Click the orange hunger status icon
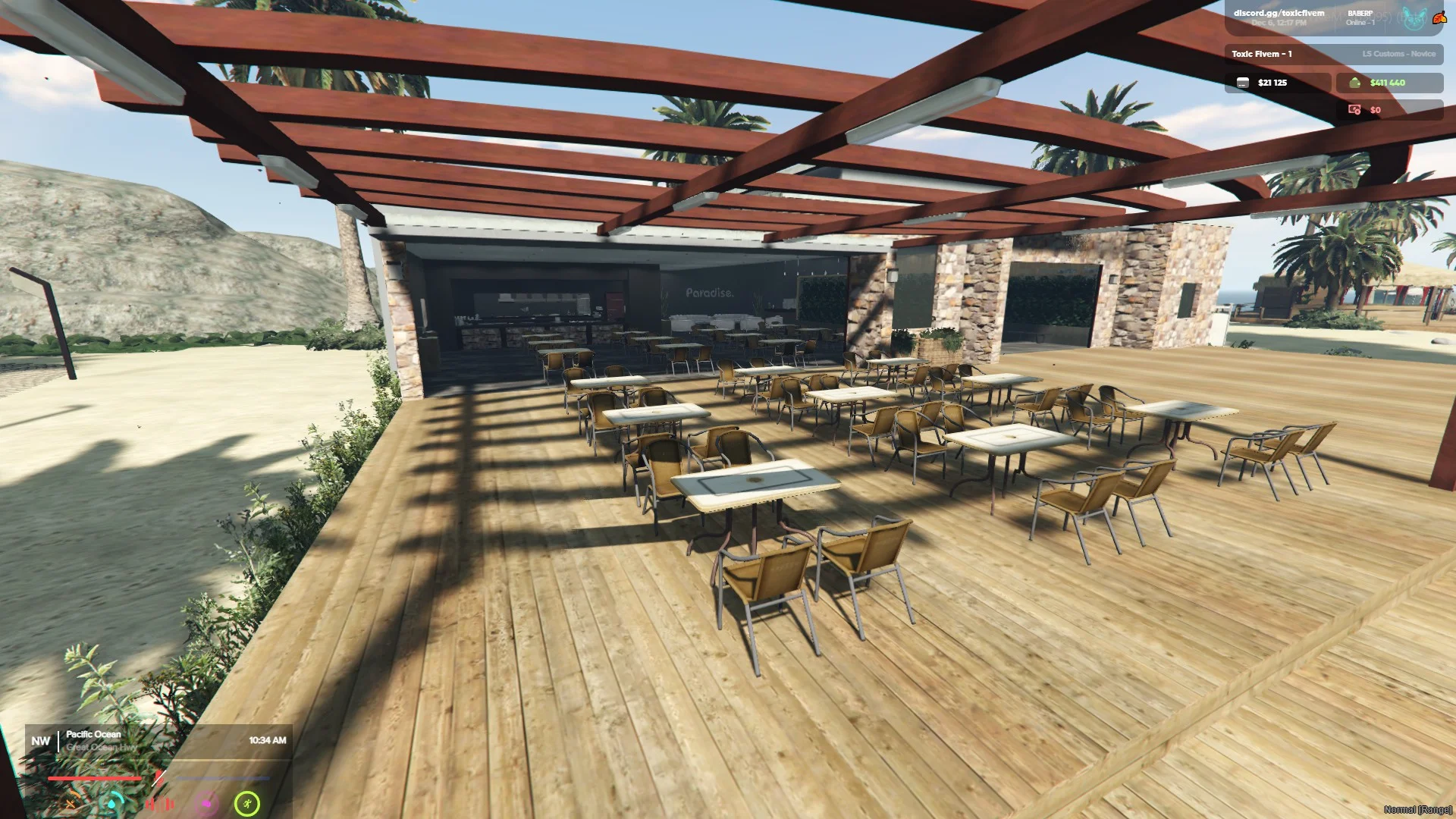Screen dimensions: 1456x819 71,804
